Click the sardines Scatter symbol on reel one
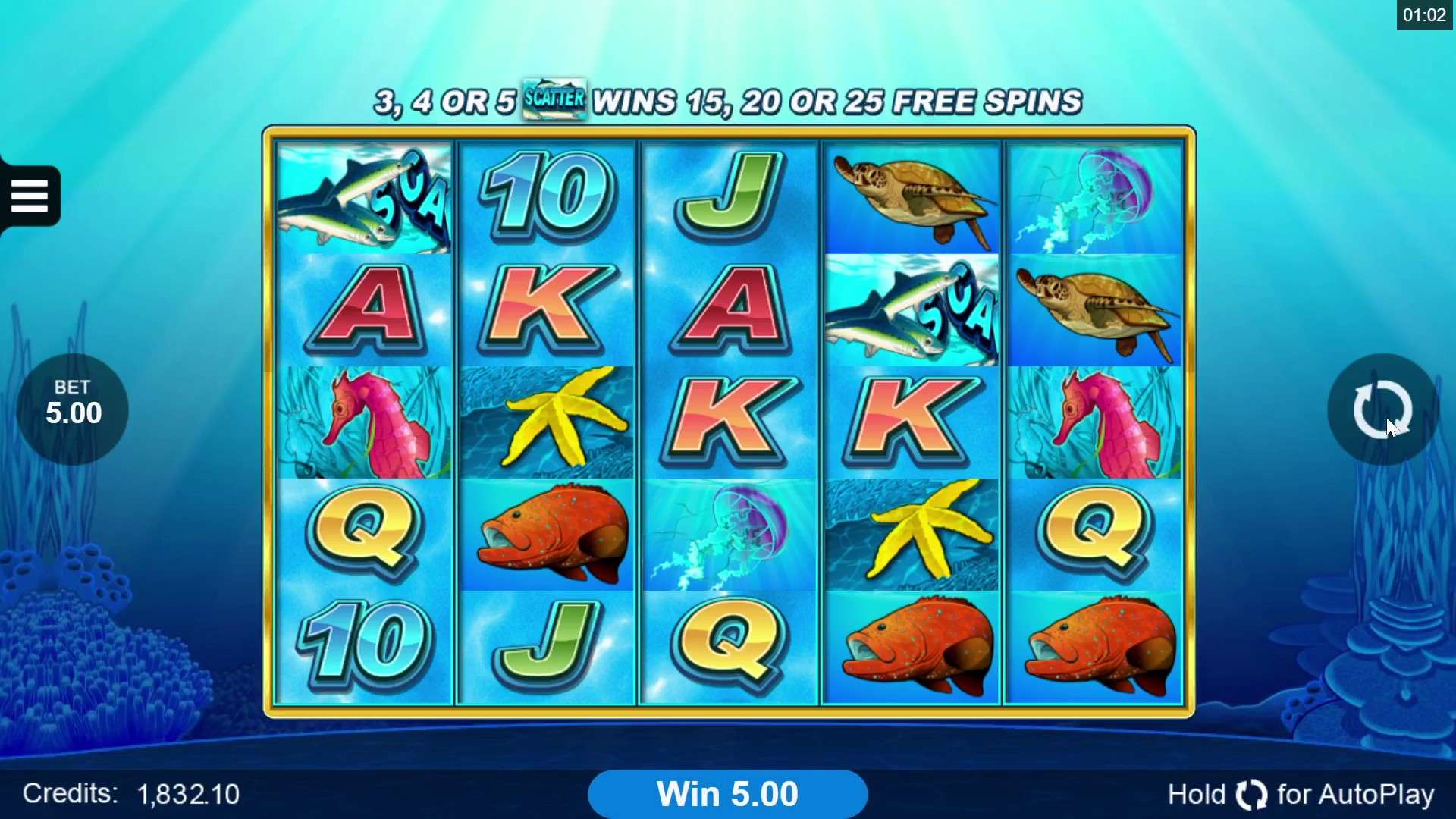The width and height of the screenshot is (1456, 819). coord(364,199)
